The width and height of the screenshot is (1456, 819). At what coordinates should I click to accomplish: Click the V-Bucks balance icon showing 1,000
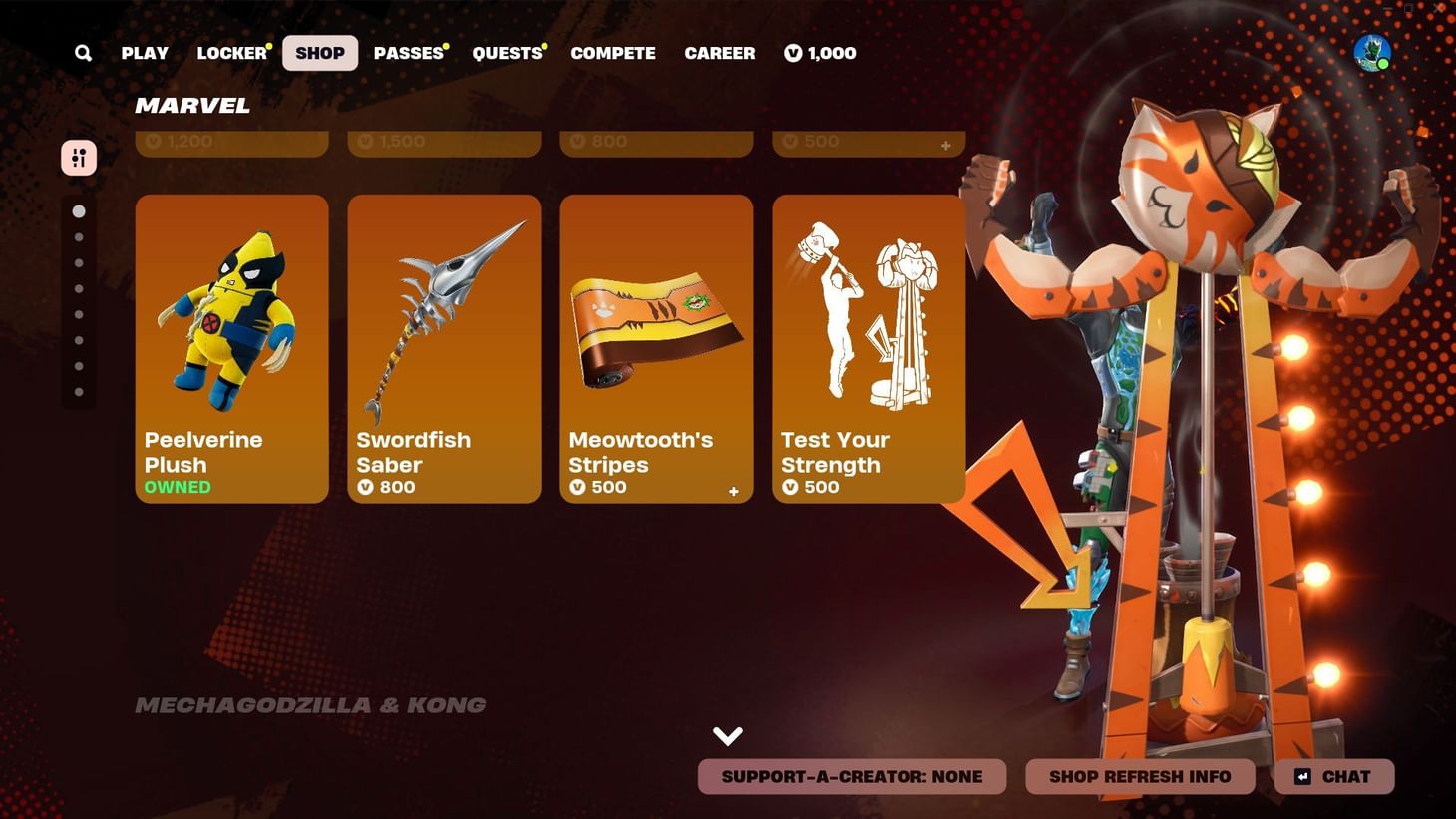793,53
